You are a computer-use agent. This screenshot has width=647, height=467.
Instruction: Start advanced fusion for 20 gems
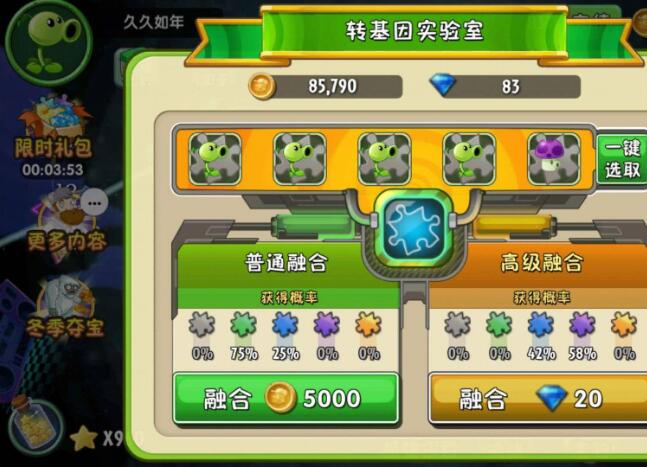pyautogui.click(x=539, y=399)
